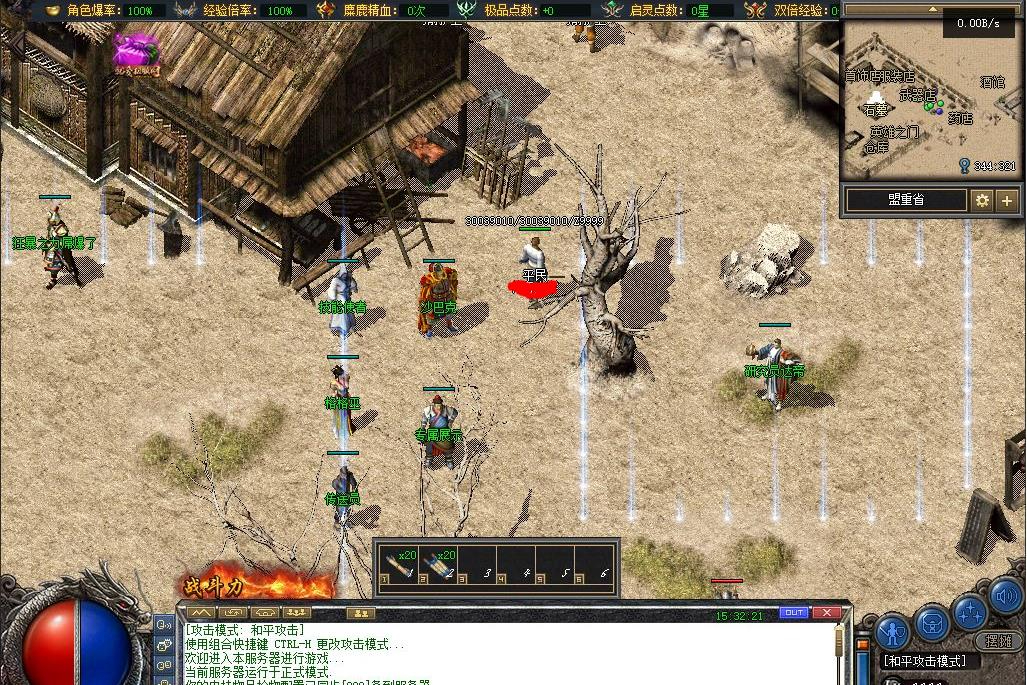Click the blue OUT button
The width and height of the screenshot is (1027, 685).
[x=793, y=612]
